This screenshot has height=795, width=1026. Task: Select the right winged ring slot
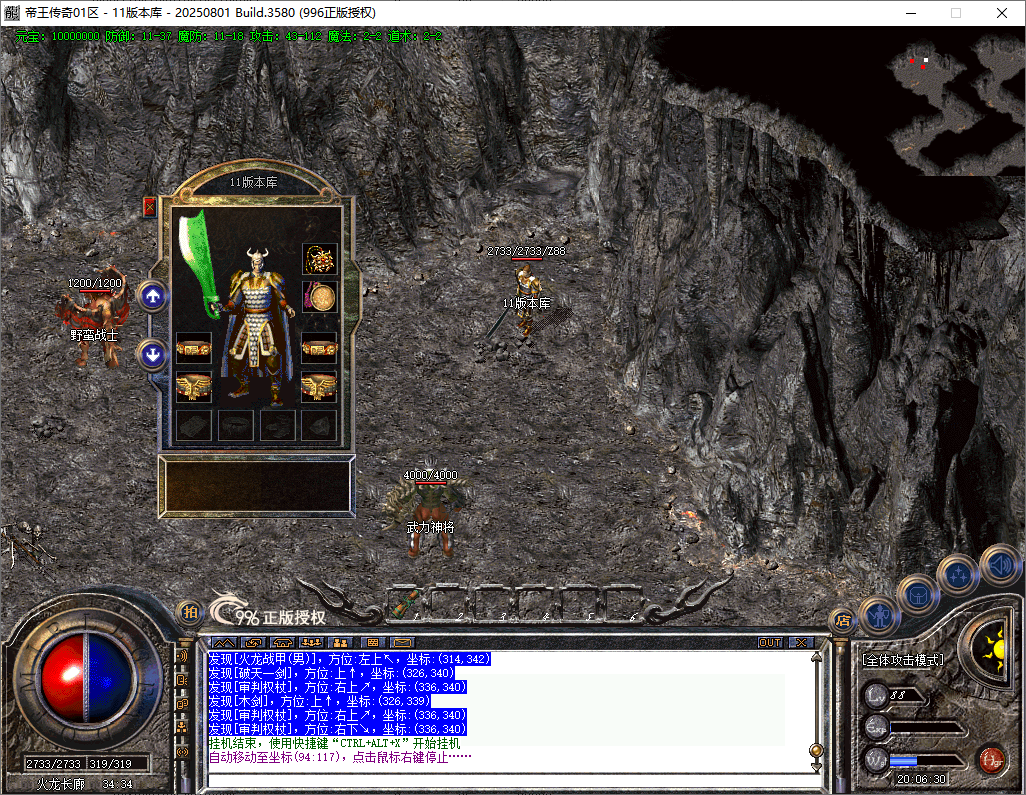pos(320,385)
